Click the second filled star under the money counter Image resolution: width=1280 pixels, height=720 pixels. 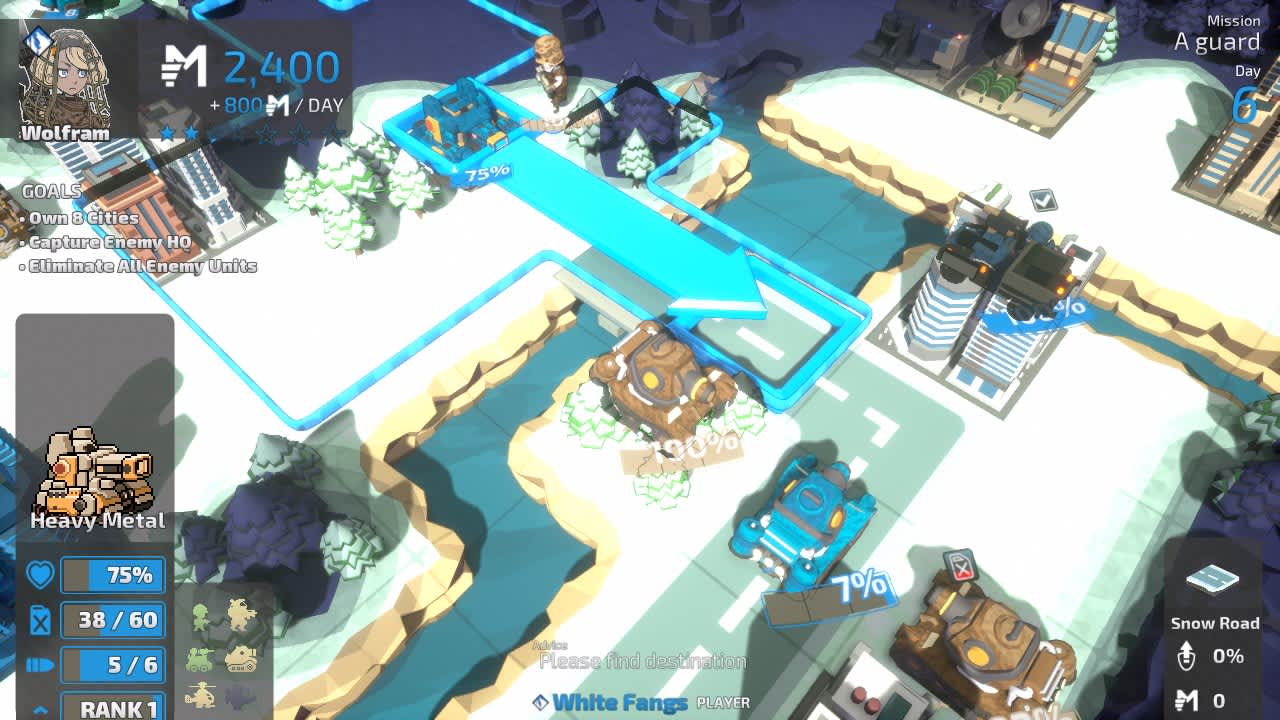(190, 133)
